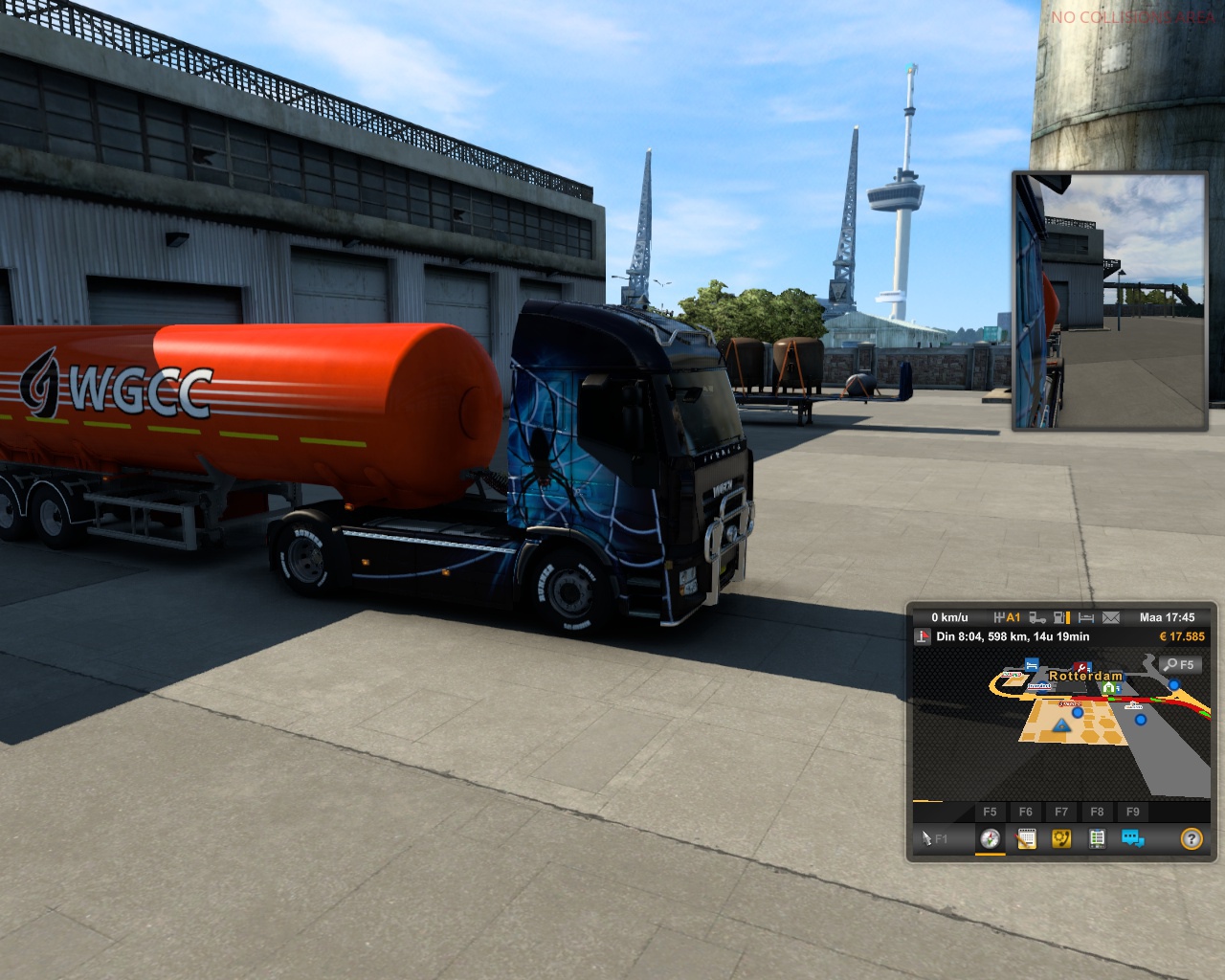
Task: Click the red destination flag icon
Action: (923, 636)
